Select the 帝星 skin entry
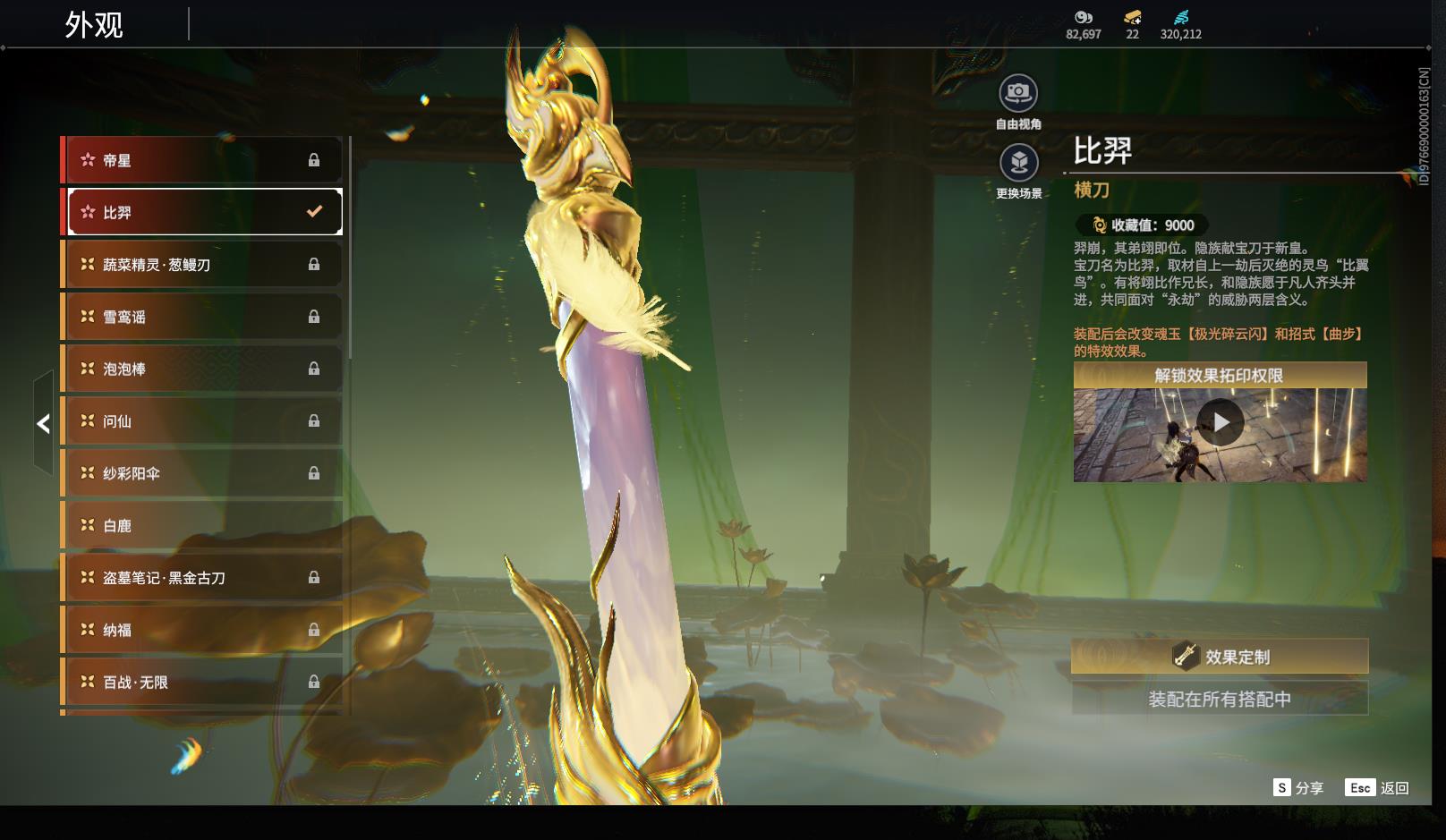Image resolution: width=1446 pixels, height=840 pixels. click(204, 160)
